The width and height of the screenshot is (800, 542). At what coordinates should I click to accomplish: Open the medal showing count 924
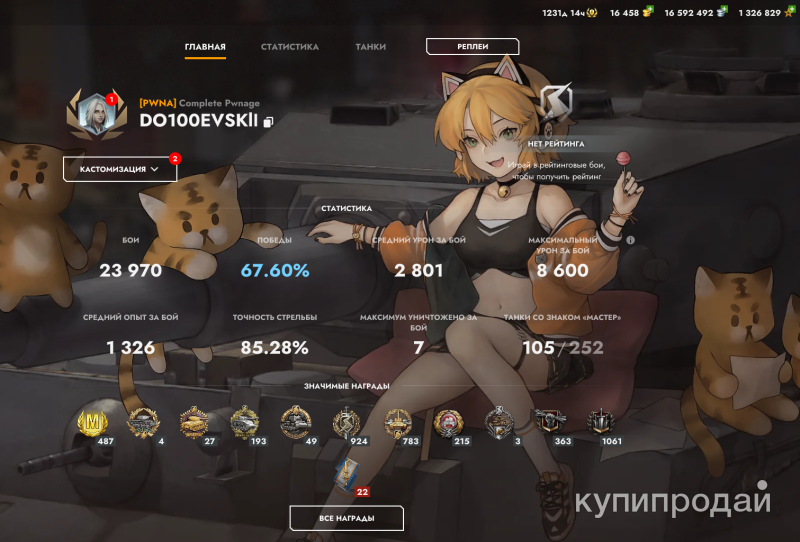coord(347,423)
